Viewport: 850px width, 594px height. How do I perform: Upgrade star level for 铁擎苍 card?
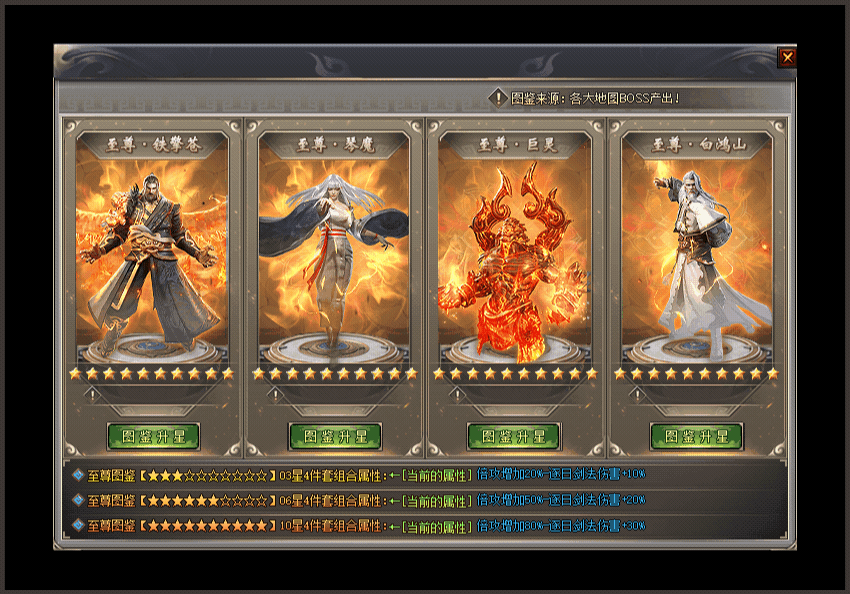[153, 437]
